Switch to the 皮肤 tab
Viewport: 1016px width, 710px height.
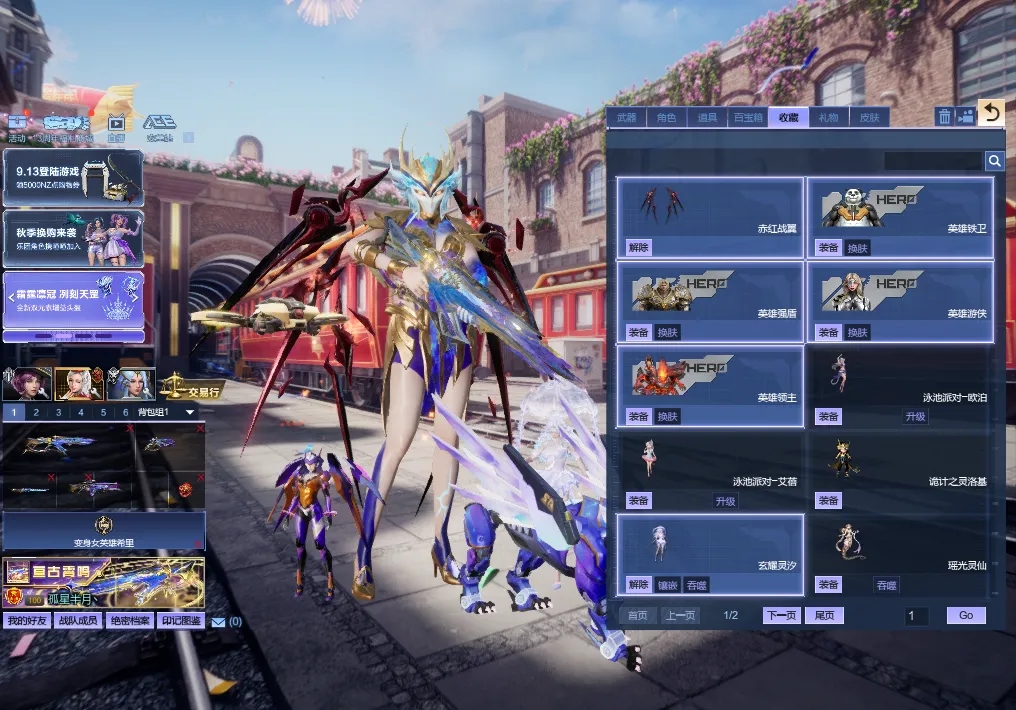pos(869,117)
